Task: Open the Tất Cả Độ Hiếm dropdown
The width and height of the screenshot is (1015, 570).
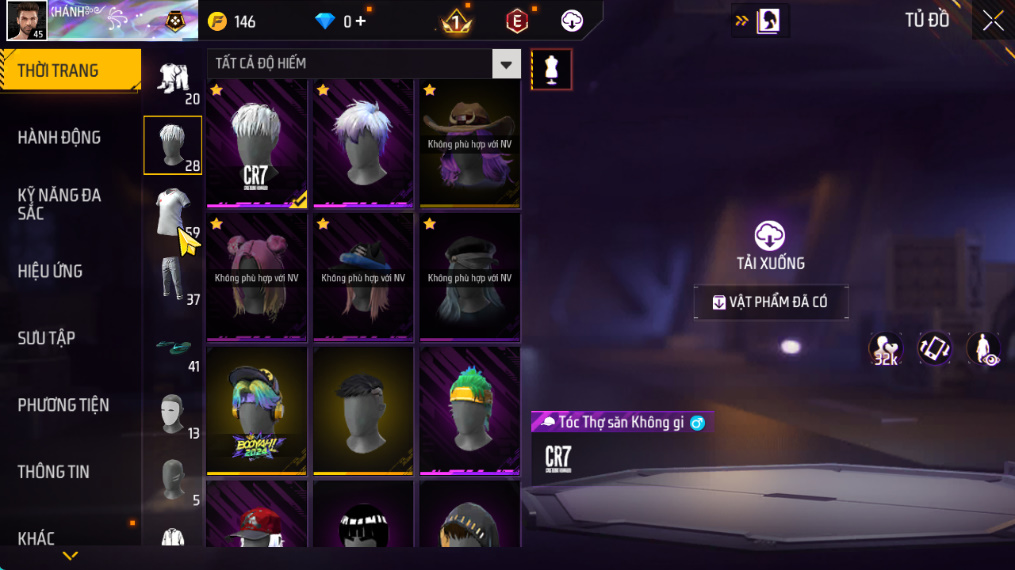Action: 506,64
